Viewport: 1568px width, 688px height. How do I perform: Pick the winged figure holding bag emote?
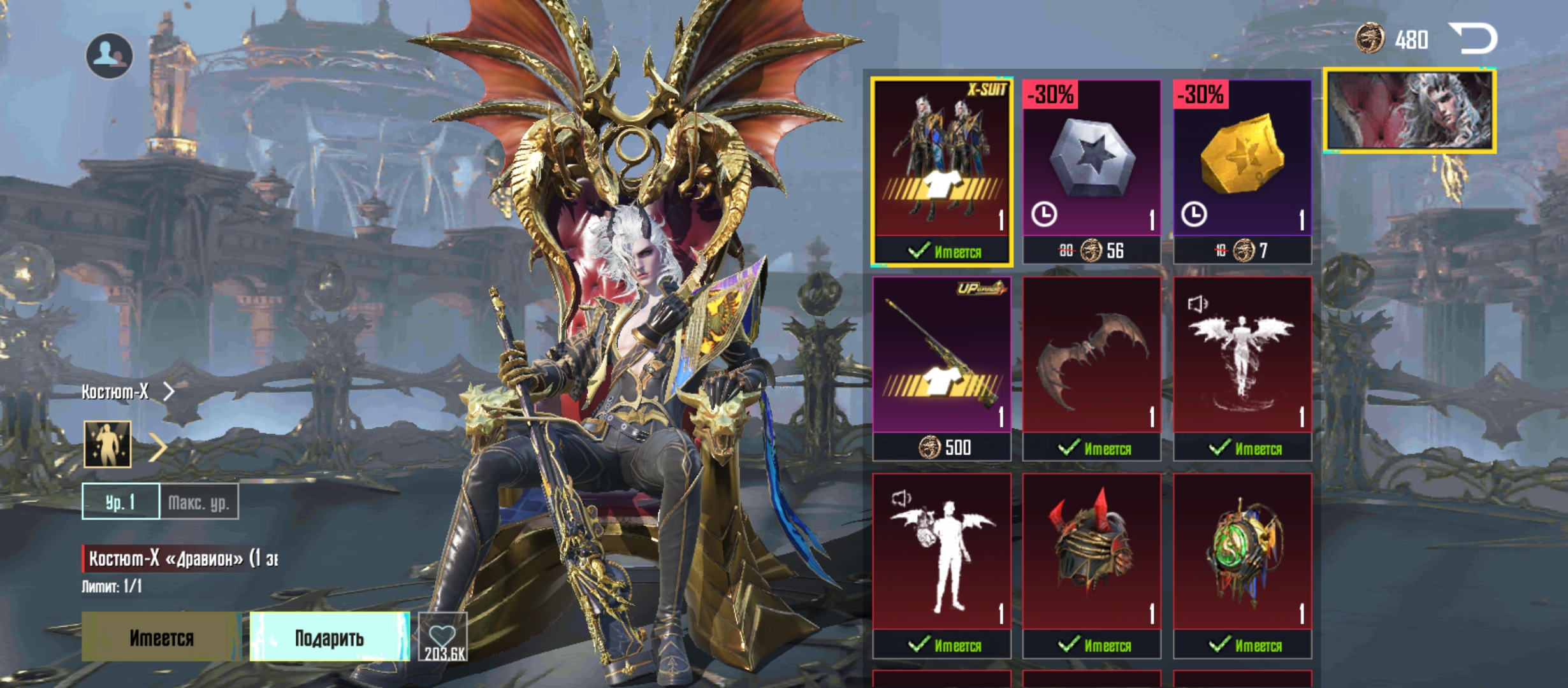[941, 564]
